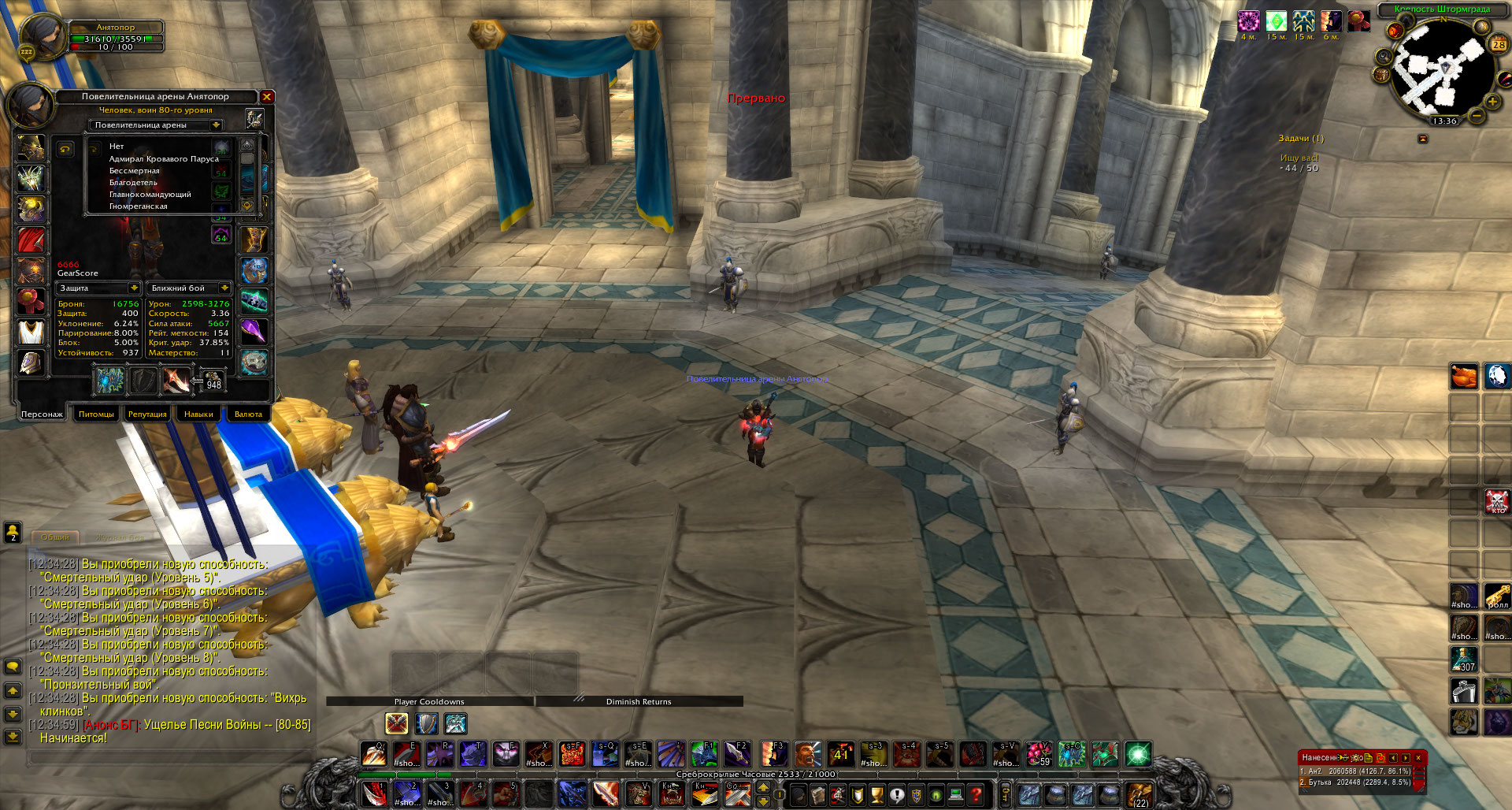Zoom out the minimap with minus button
The height and width of the screenshot is (810, 1512).
[x=1477, y=116]
